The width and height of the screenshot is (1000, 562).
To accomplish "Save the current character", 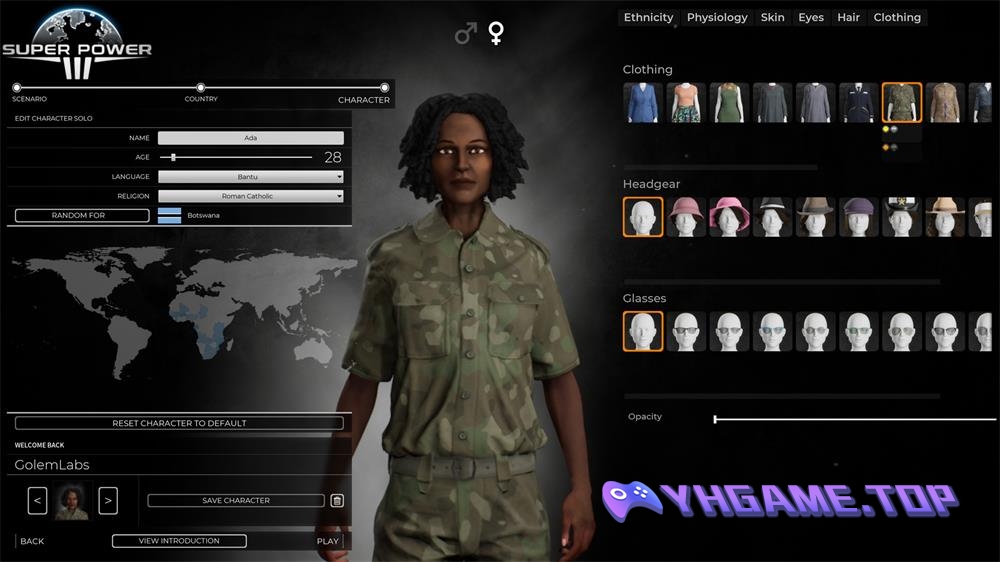I will pos(236,500).
